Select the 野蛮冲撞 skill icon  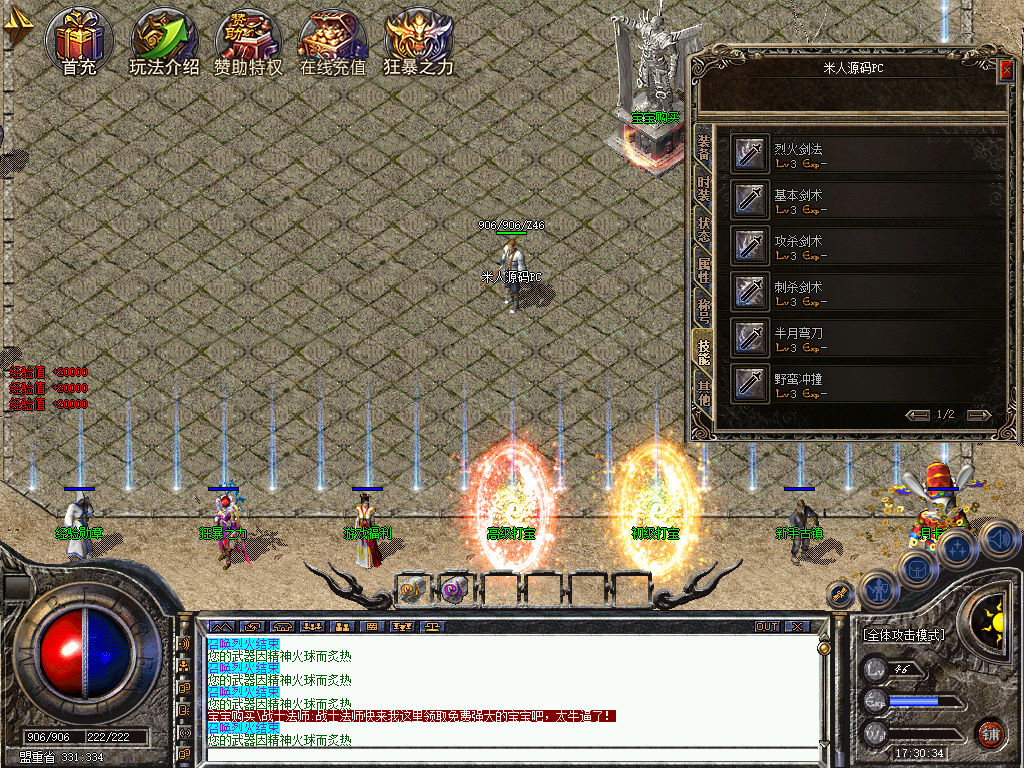pos(751,384)
